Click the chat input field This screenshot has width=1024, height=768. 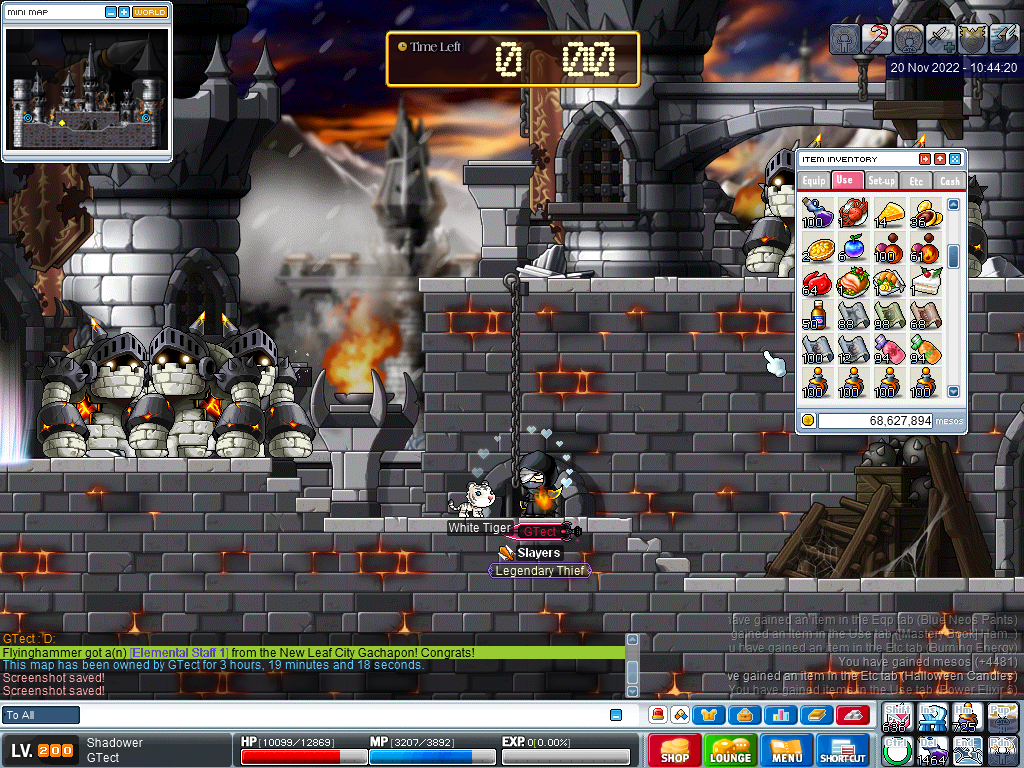[340, 715]
